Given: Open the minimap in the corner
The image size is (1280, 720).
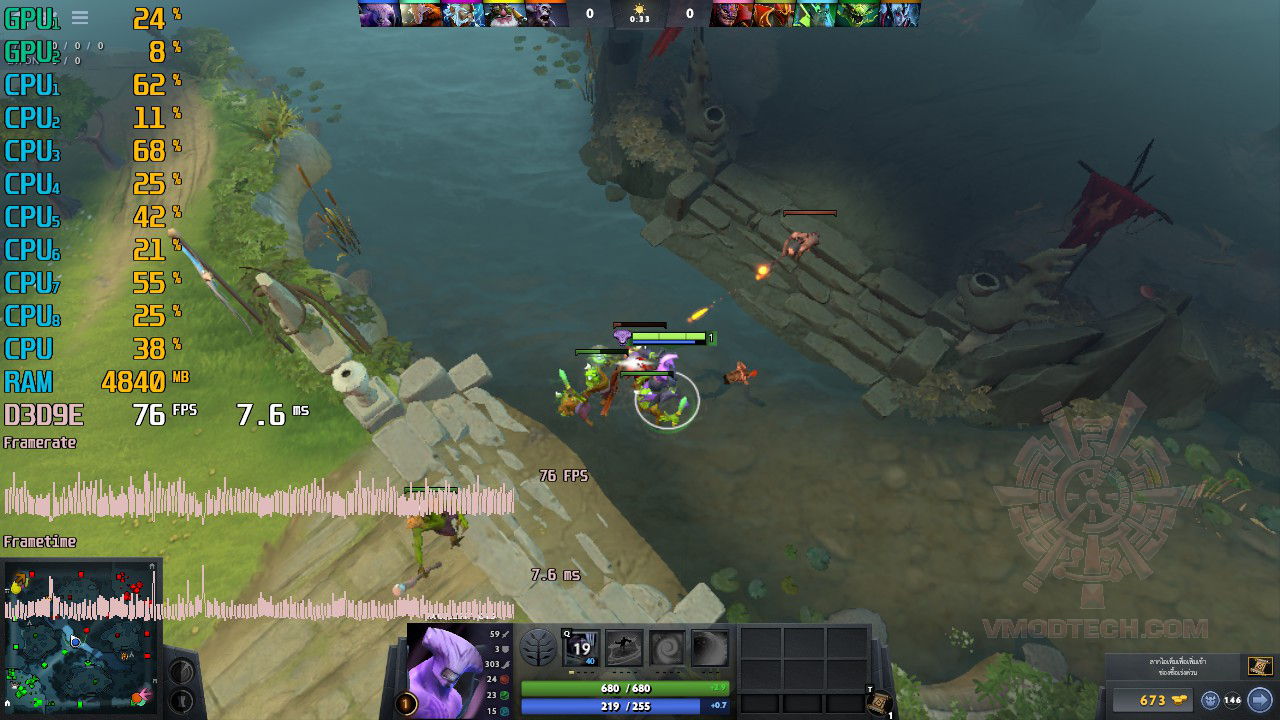Looking at the screenshot, I should (82, 639).
